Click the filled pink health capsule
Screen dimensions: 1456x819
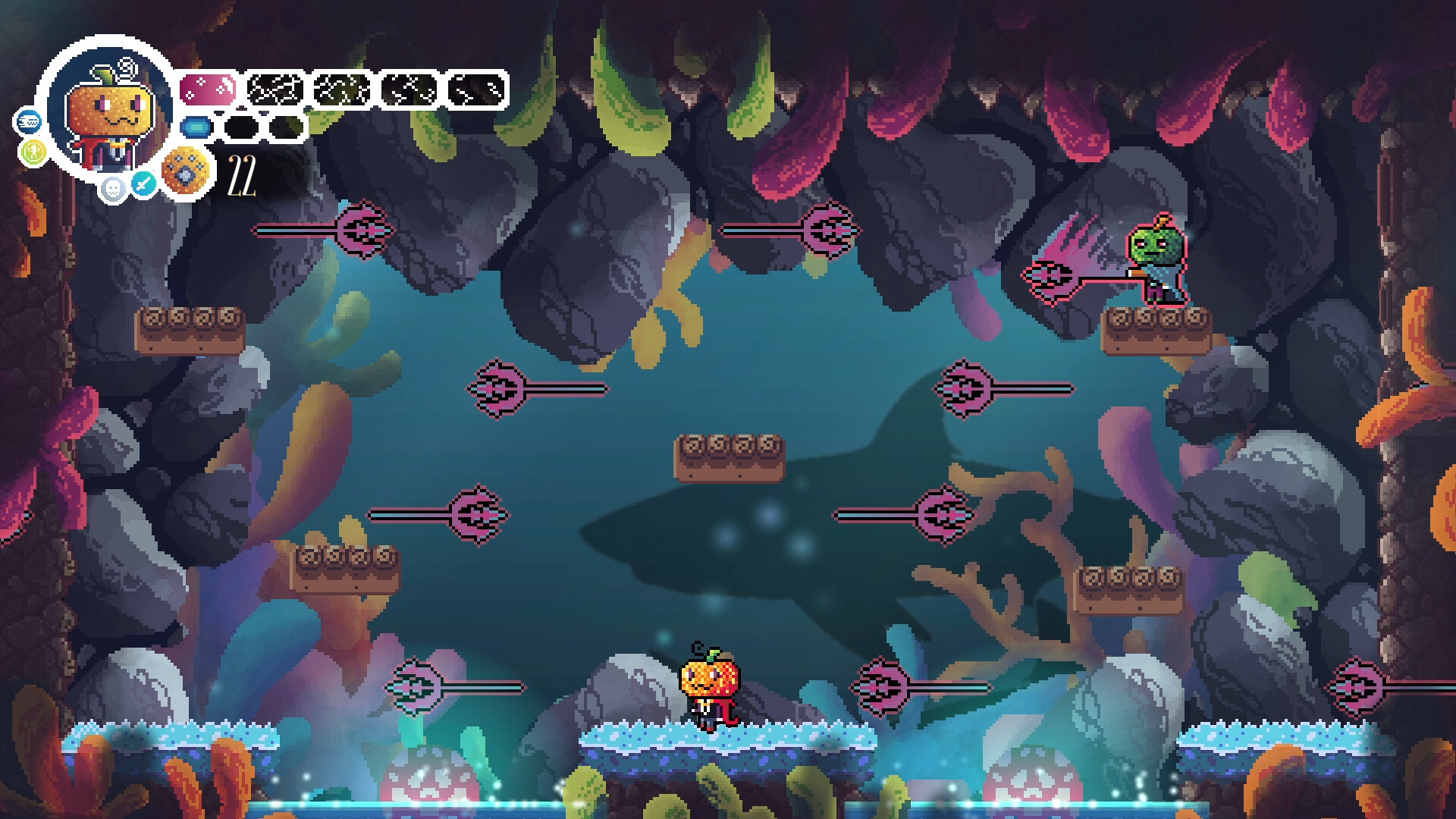(x=208, y=89)
